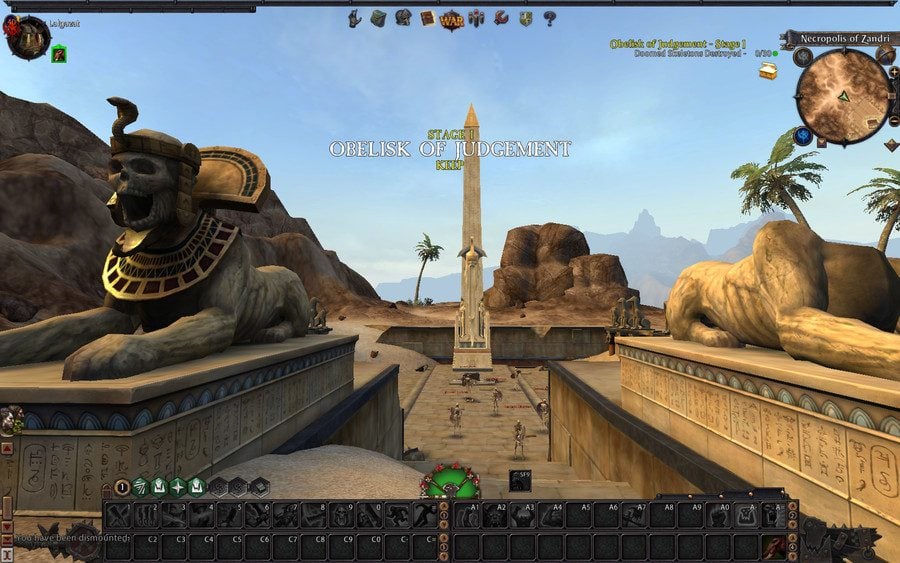Image resolution: width=900 pixels, height=563 pixels.
Task: Open the hand character icon
Action: coord(354,18)
